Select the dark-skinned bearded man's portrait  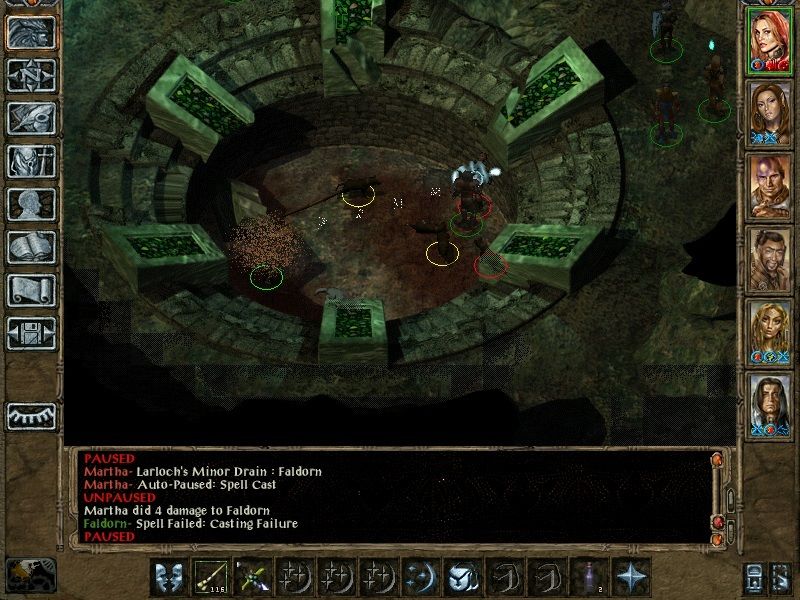point(770,259)
